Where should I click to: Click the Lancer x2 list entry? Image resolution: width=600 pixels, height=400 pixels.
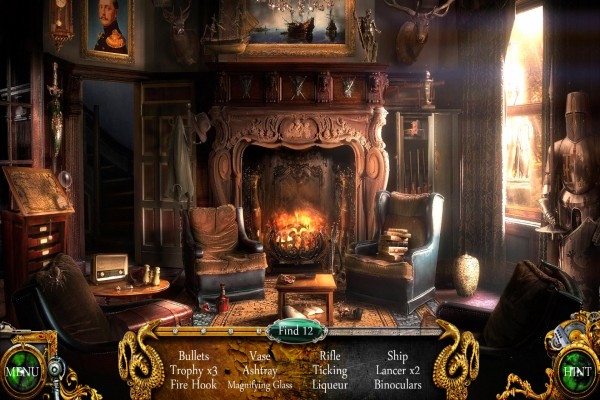[x=399, y=369]
